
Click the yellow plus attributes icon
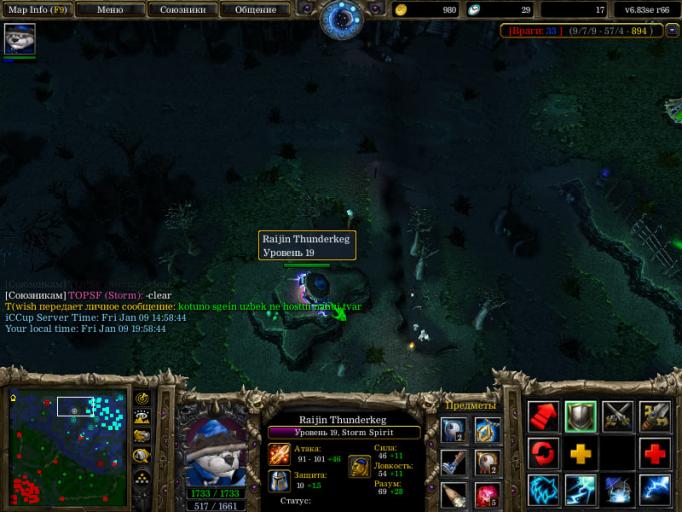point(580,453)
